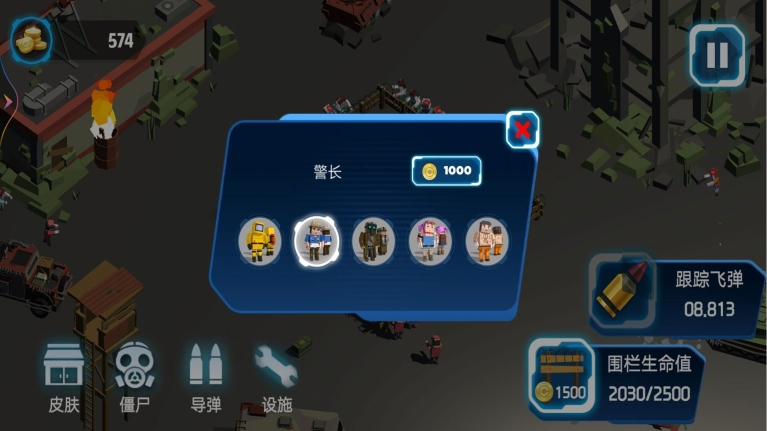
Task: Pick the goggled character in the brown coat
Action: tap(373, 240)
